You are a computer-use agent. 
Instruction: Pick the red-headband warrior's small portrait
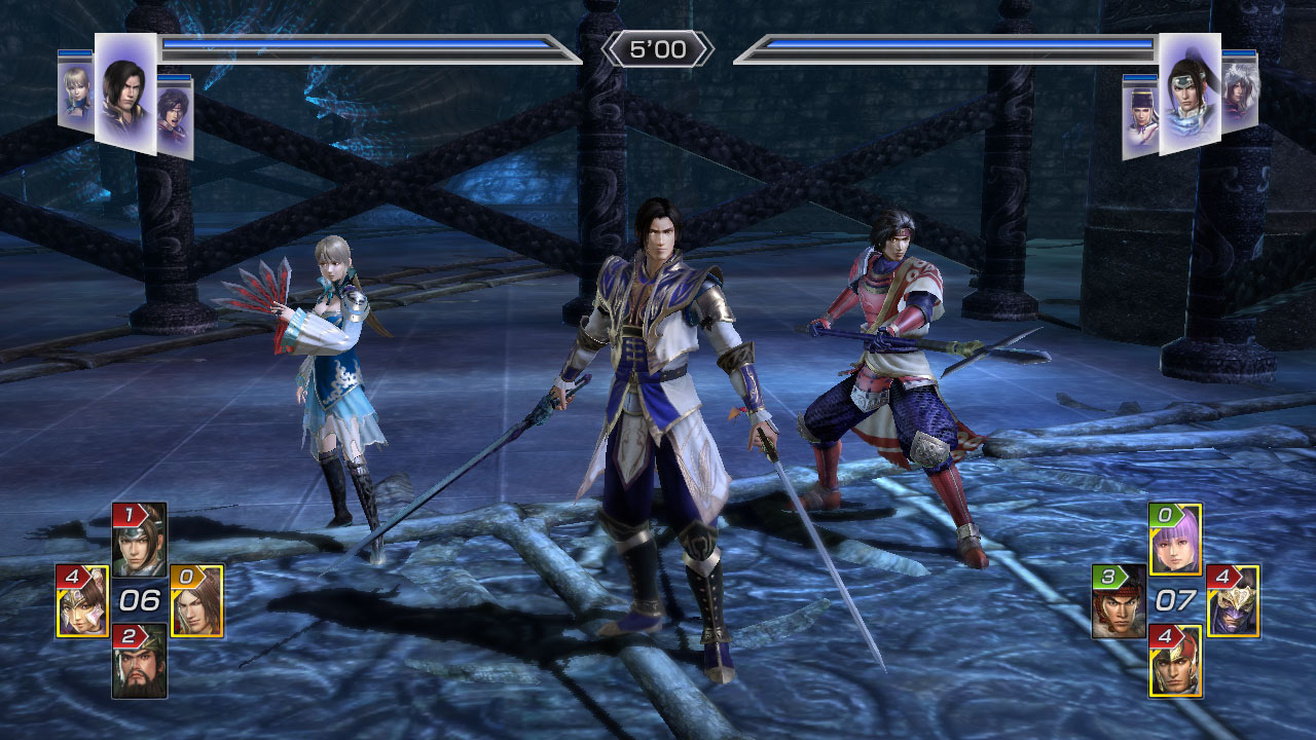174,116
